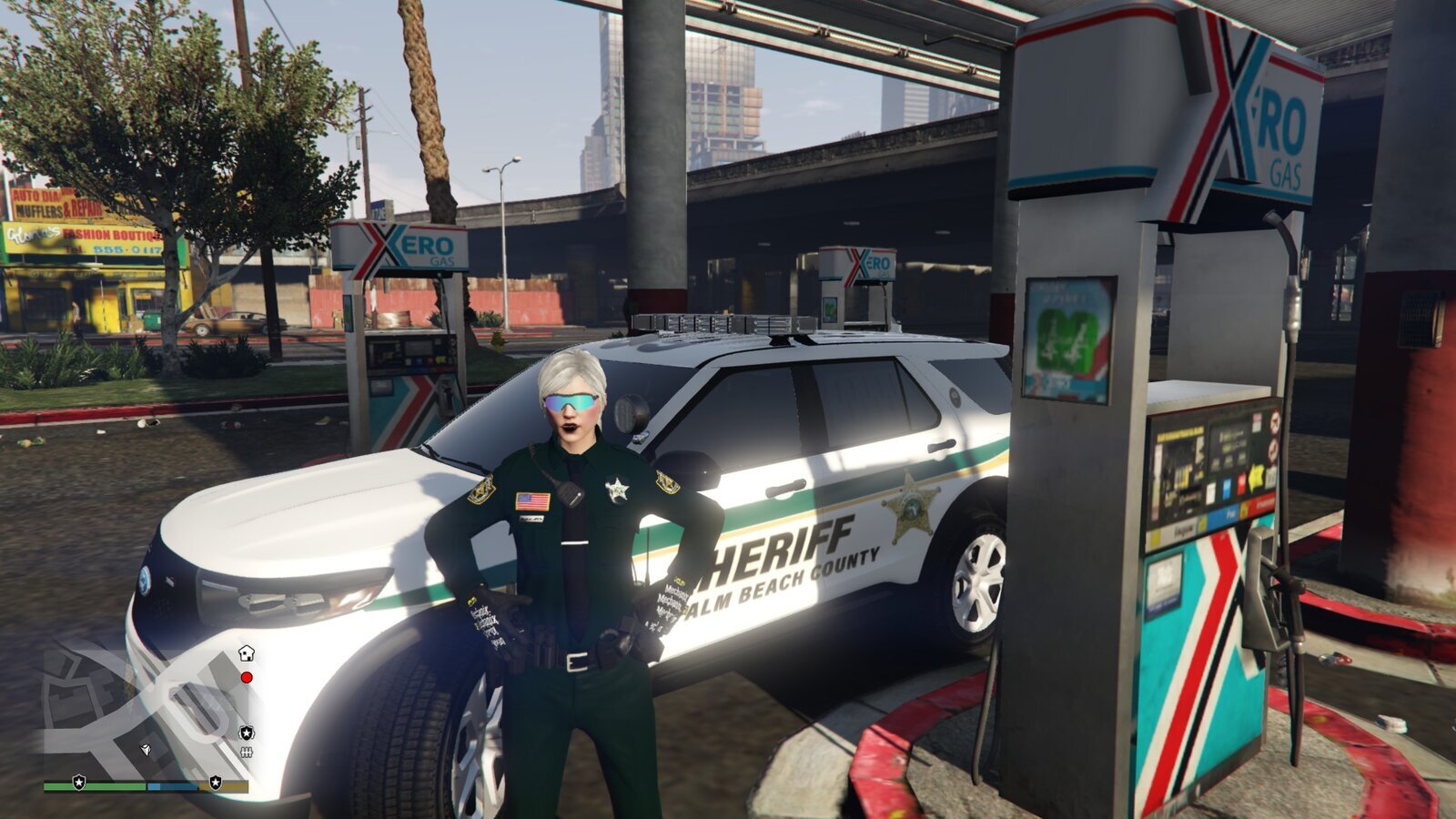Viewport: 1456px width, 819px height.
Task: Select the badge blip over the green bar
Action: [79, 782]
